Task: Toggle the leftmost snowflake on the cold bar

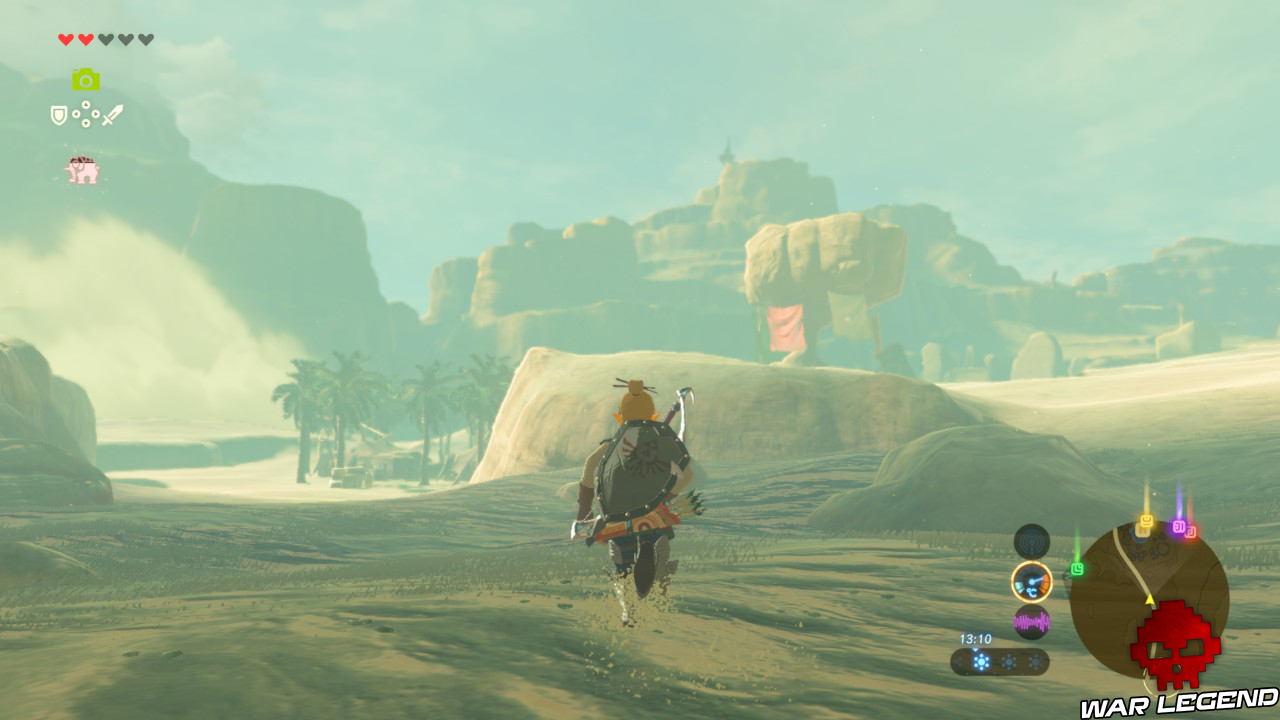Action: click(979, 659)
